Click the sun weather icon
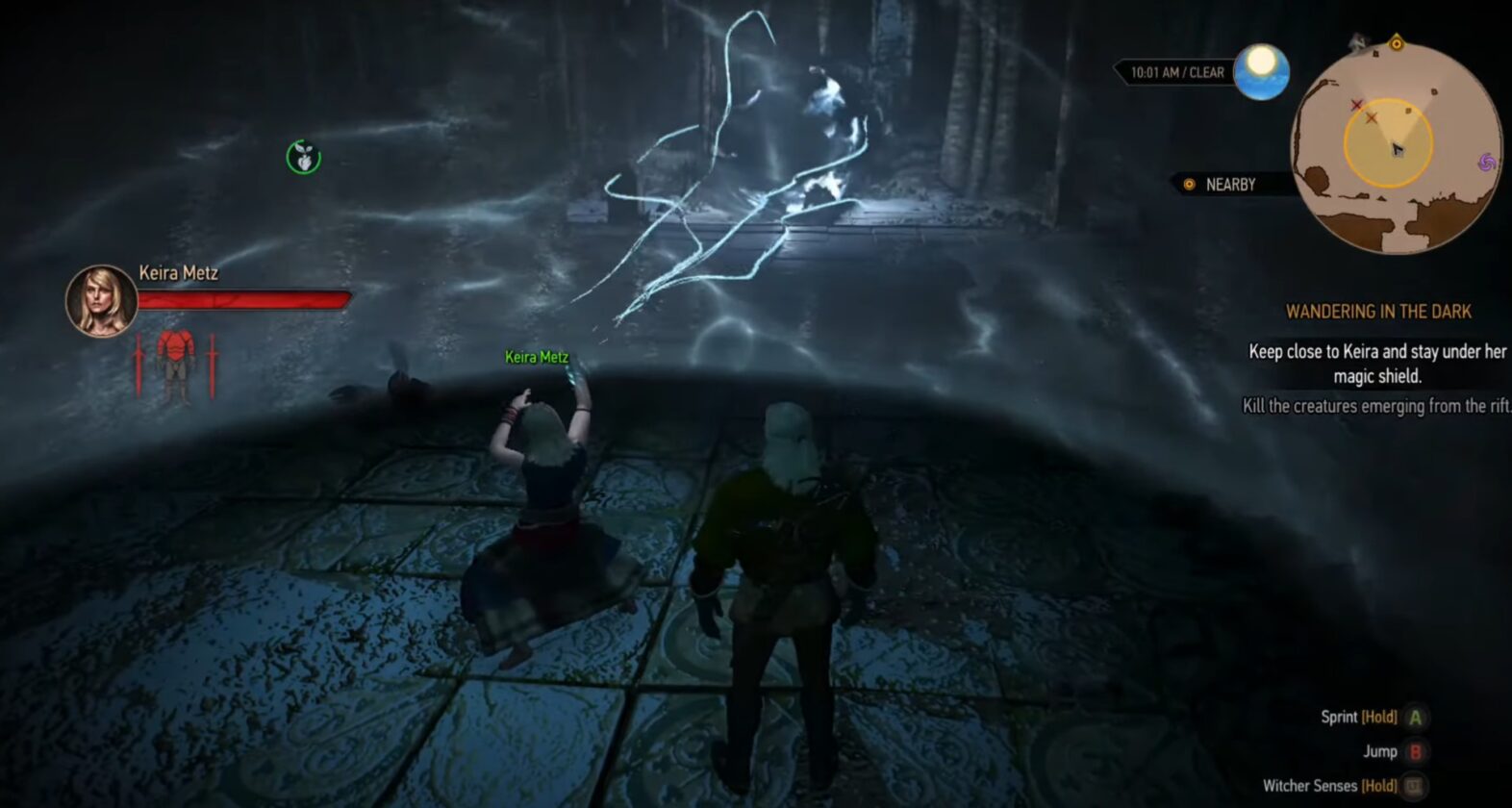 point(1261,71)
